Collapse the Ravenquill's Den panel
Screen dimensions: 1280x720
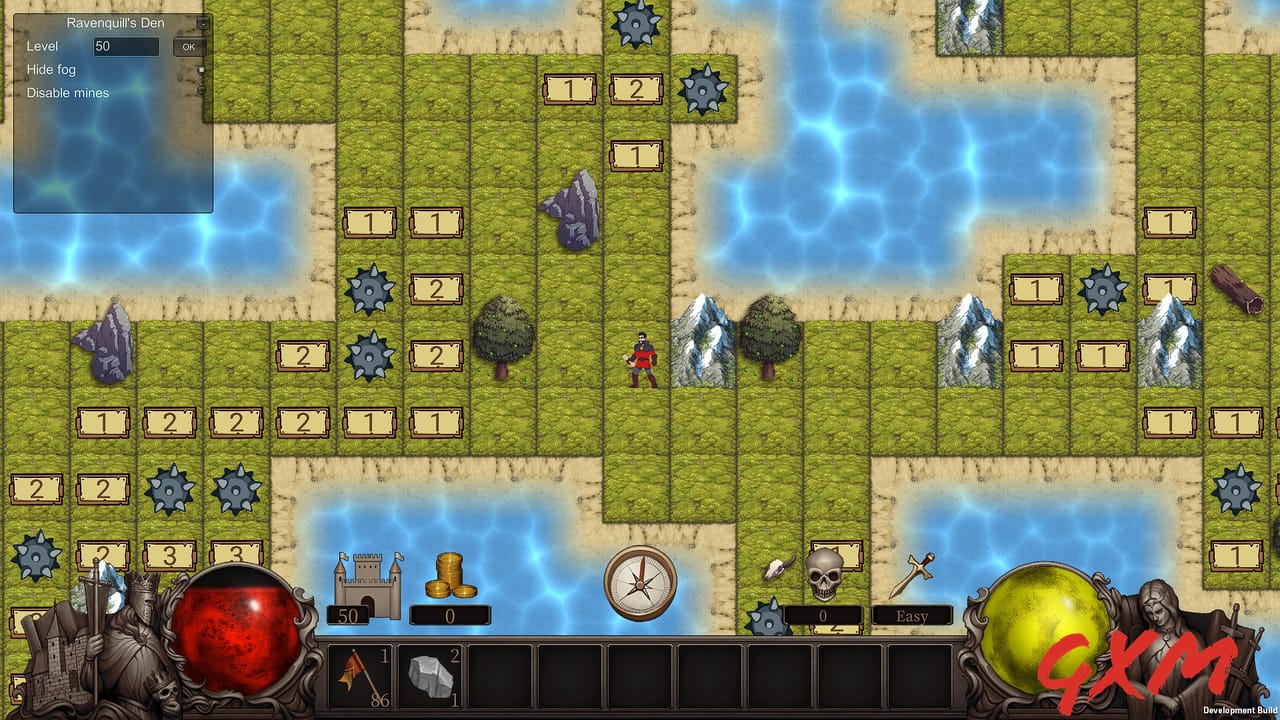(x=203, y=21)
